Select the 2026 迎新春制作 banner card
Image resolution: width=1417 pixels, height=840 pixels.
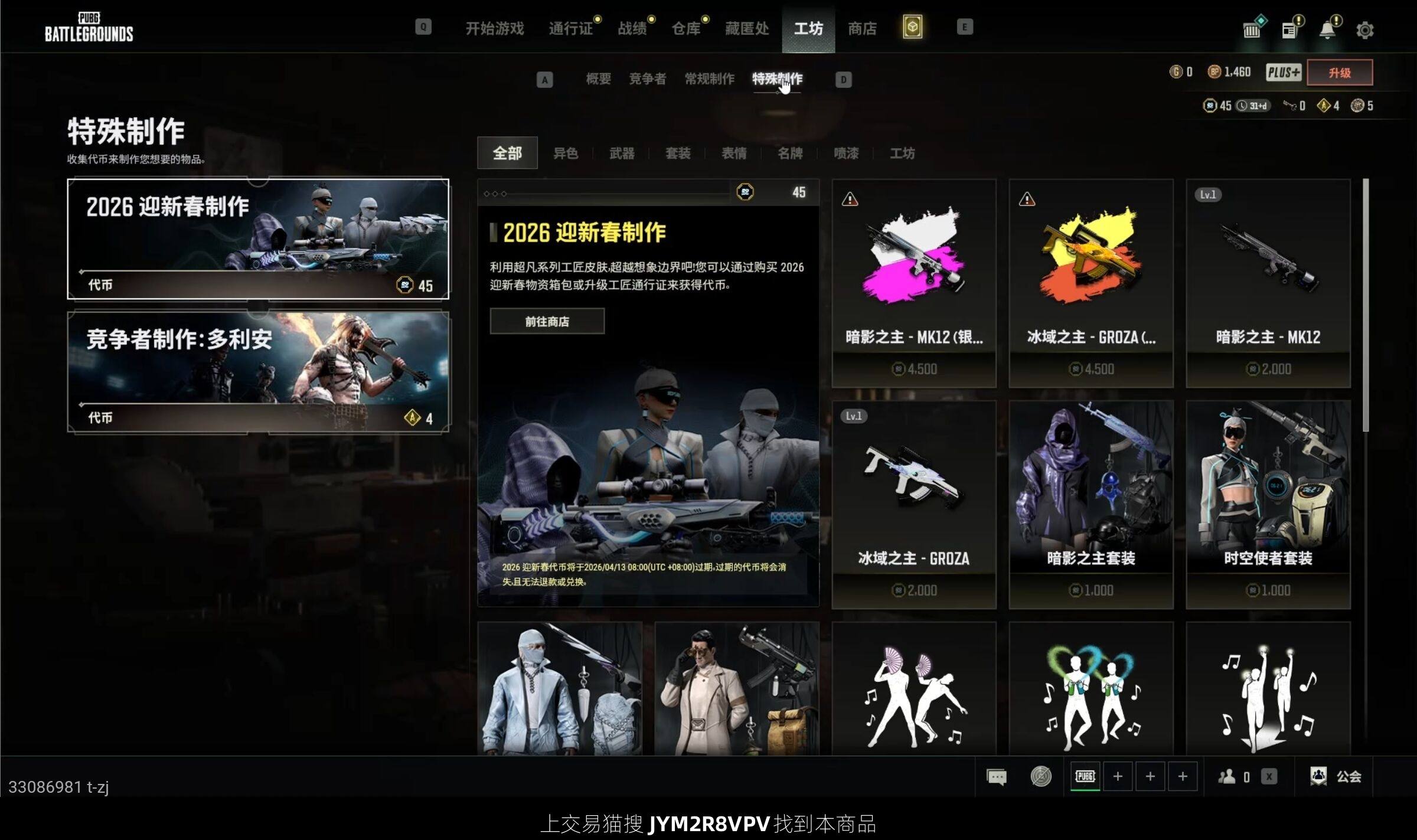[258, 239]
